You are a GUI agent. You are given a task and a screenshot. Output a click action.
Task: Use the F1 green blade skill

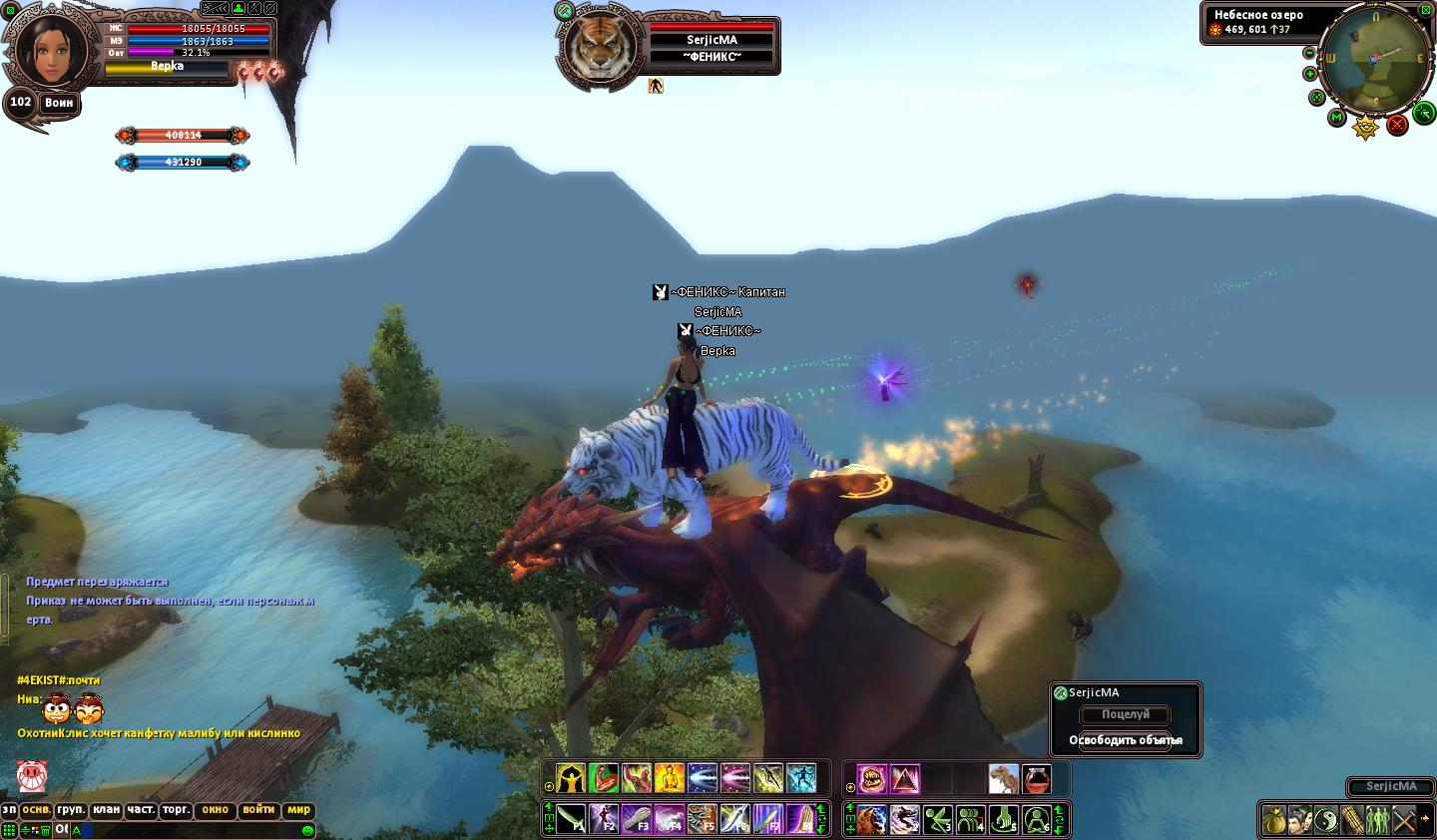(571, 819)
